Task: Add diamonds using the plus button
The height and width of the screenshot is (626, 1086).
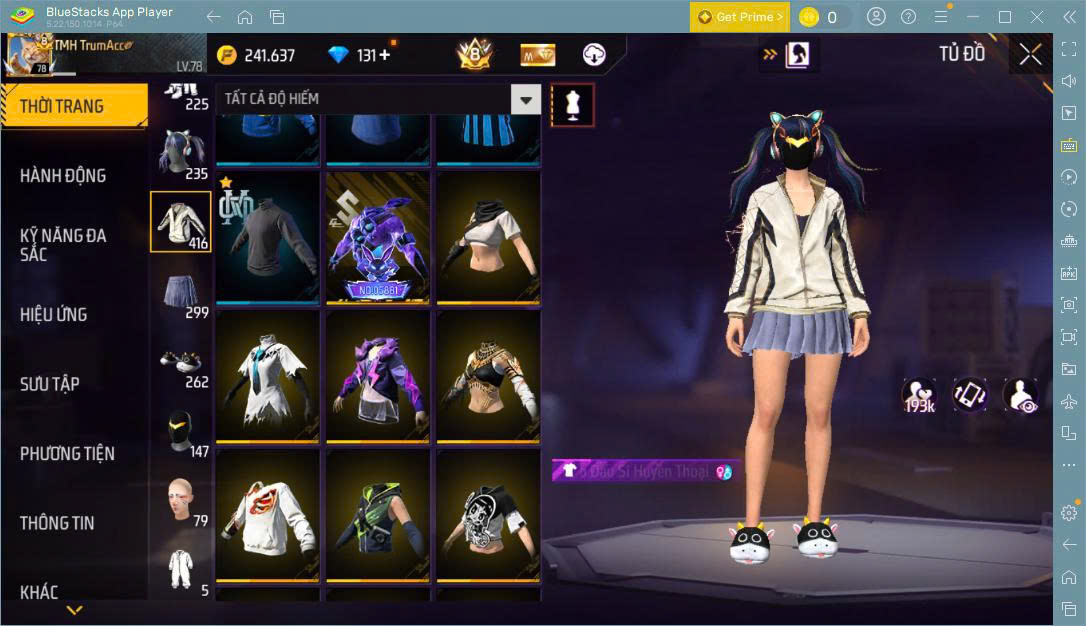Action: [385, 55]
